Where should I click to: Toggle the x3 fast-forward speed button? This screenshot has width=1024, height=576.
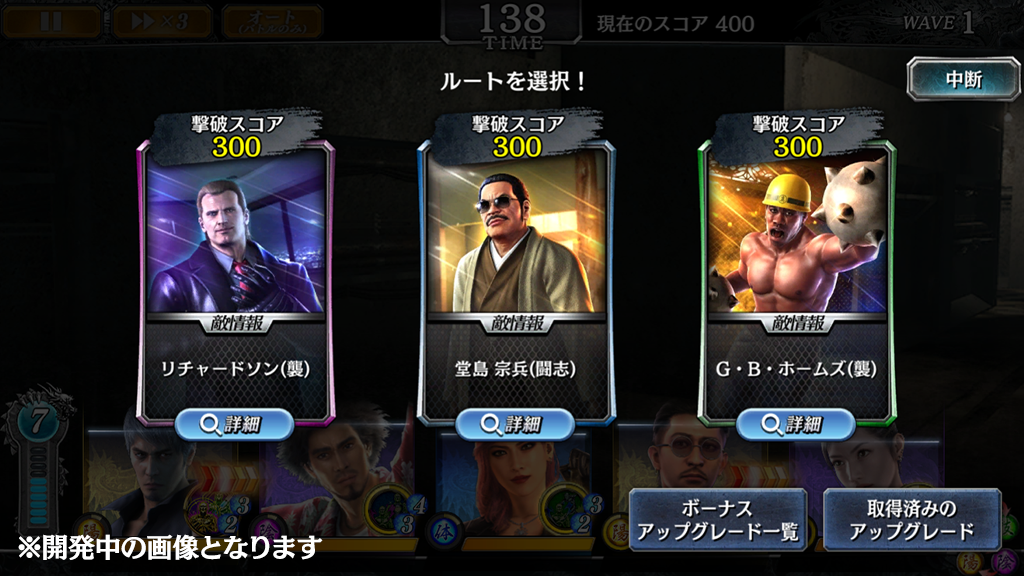[x=160, y=21]
